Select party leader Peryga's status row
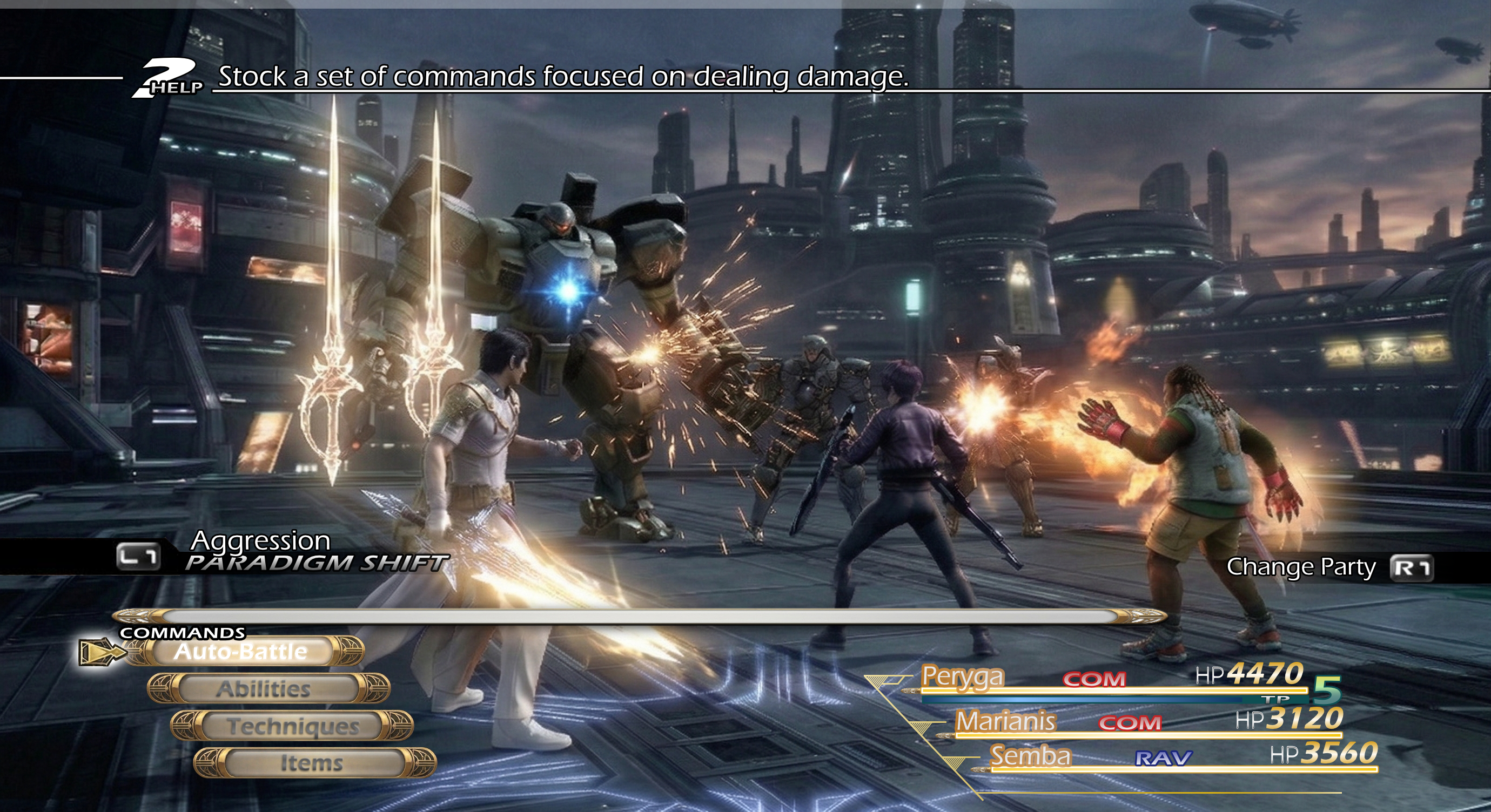1491x812 pixels. (963, 676)
